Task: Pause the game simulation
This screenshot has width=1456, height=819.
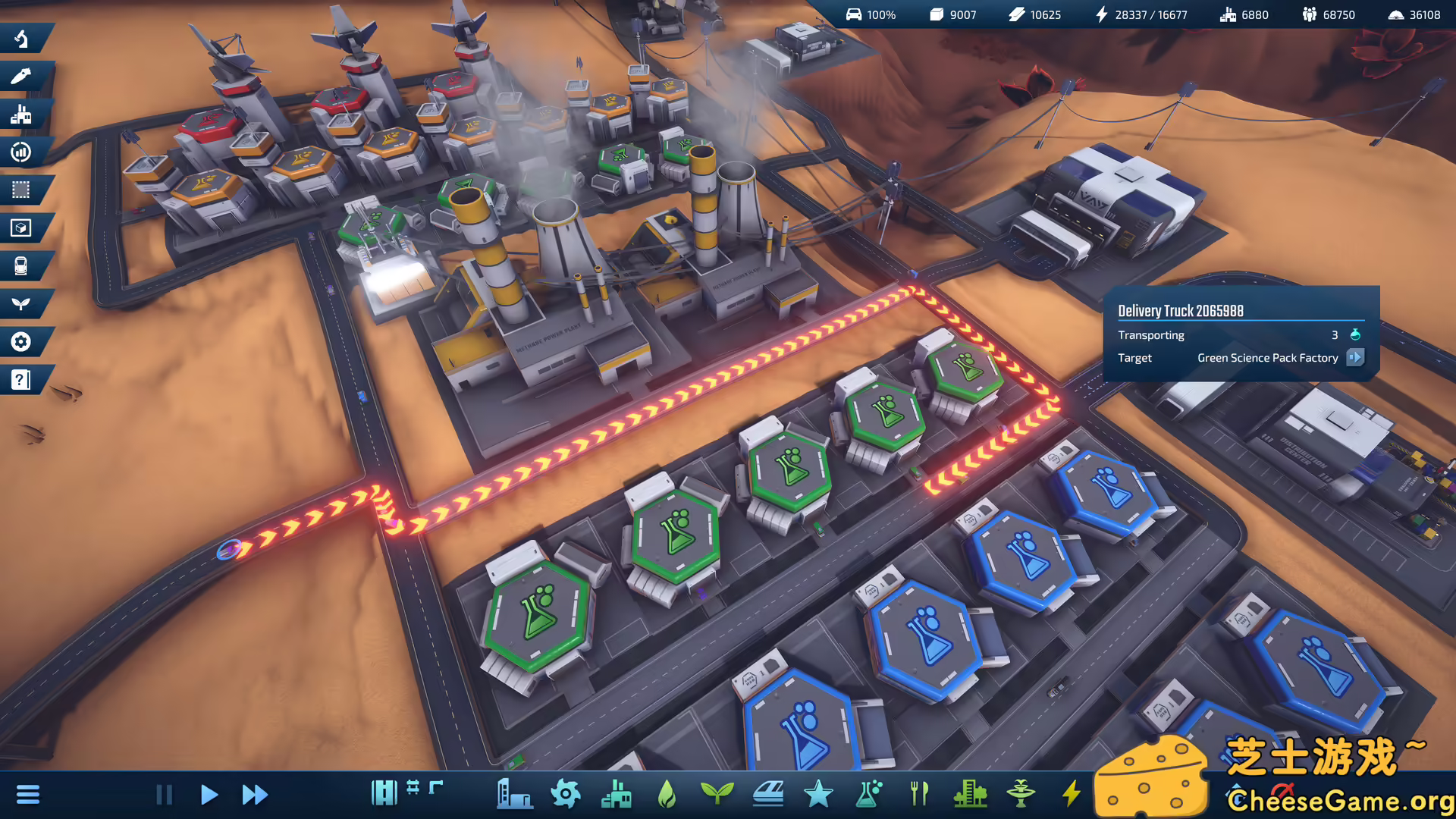Action: pyautogui.click(x=164, y=795)
